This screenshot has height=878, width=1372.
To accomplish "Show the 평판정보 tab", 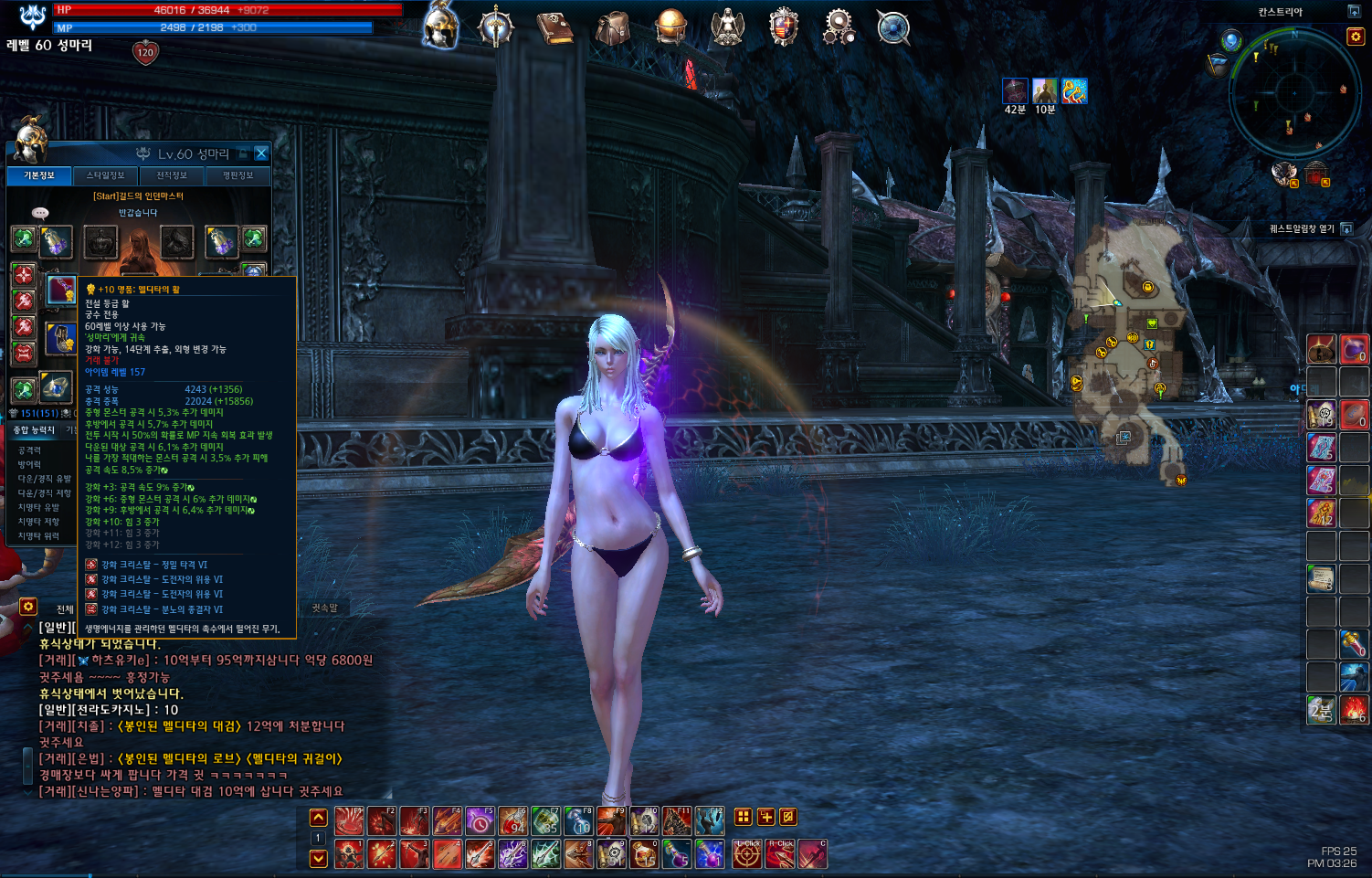I will pyautogui.click(x=237, y=175).
